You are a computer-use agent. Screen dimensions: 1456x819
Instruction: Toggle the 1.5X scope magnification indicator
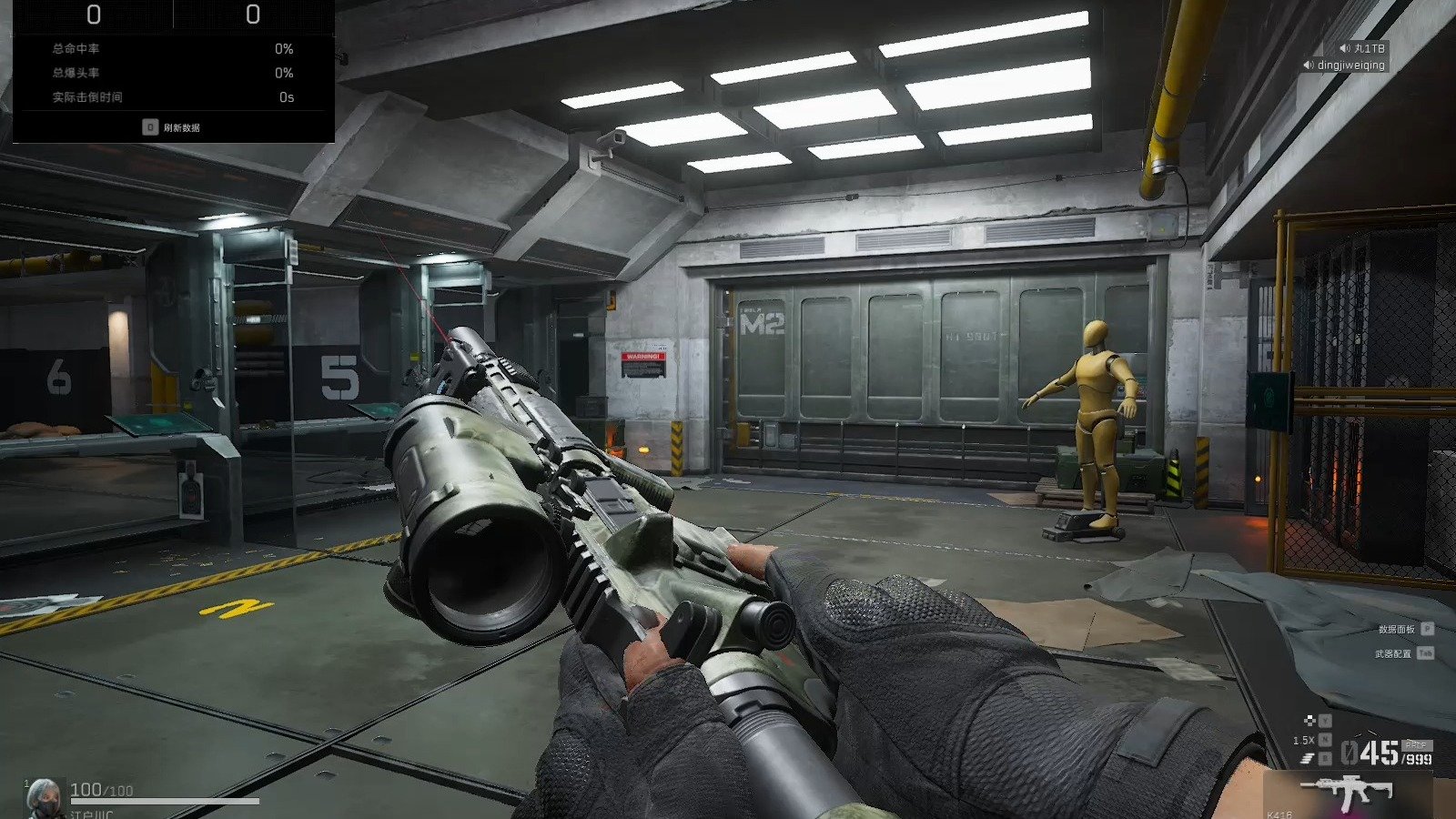click(1303, 741)
